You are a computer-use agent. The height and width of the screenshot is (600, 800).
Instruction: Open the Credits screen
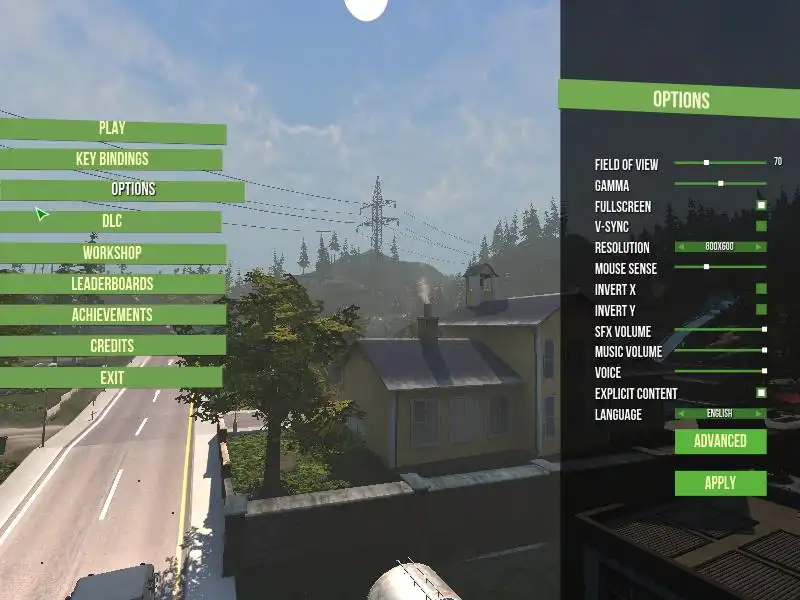pyautogui.click(x=112, y=346)
